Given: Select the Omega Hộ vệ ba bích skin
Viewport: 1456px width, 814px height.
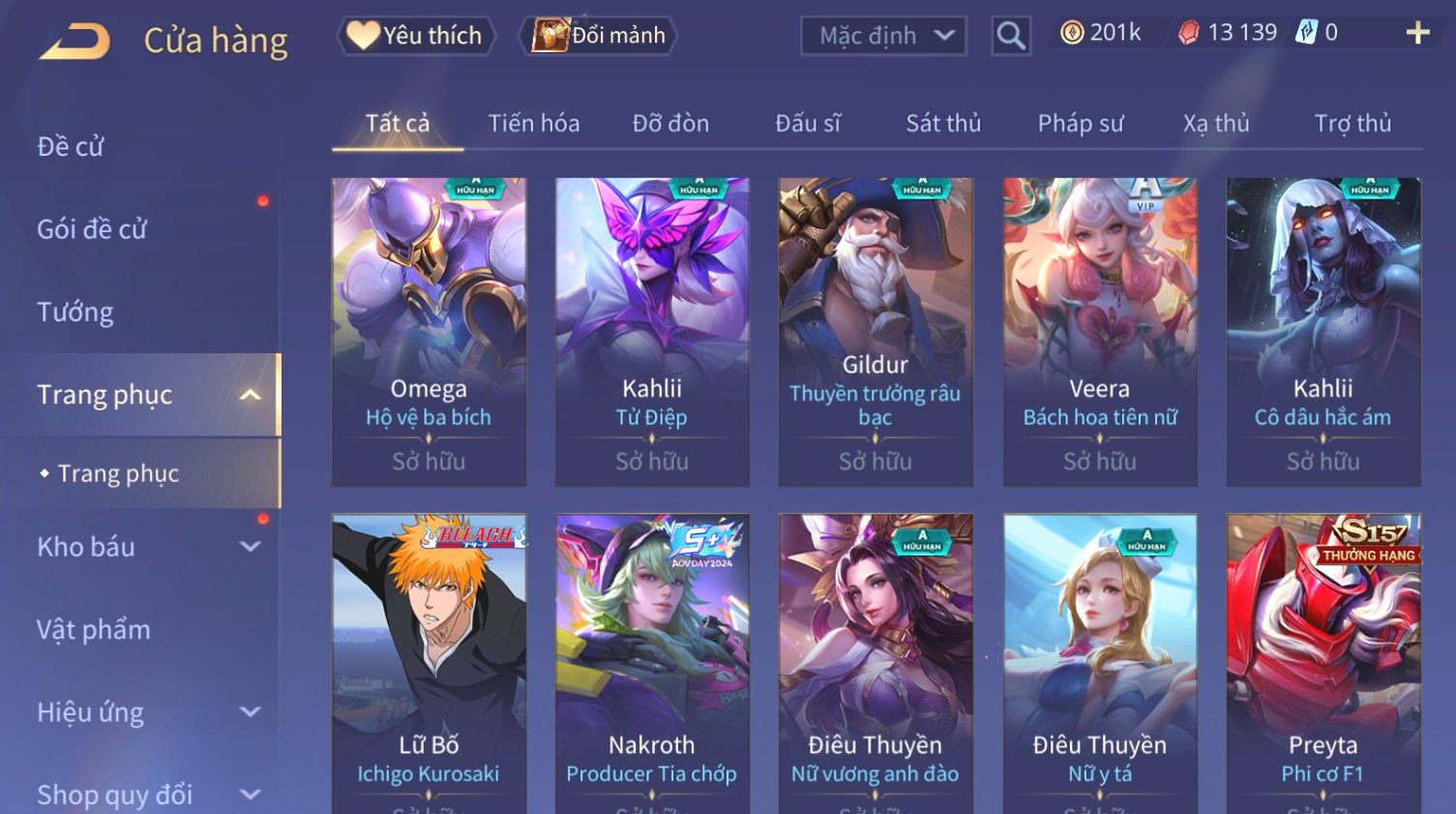Looking at the screenshot, I should (x=429, y=331).
